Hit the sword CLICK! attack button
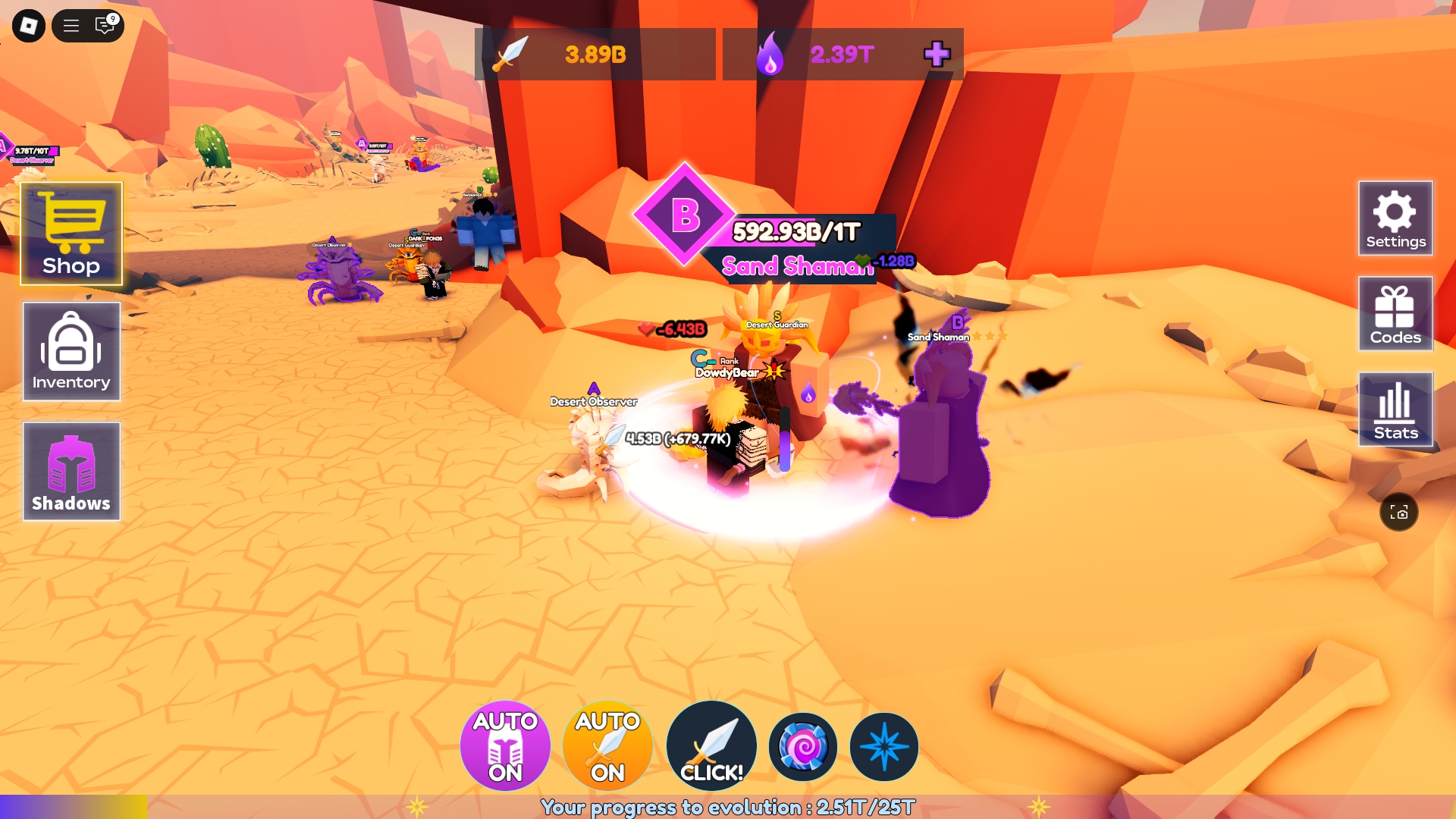 (711, 746)
